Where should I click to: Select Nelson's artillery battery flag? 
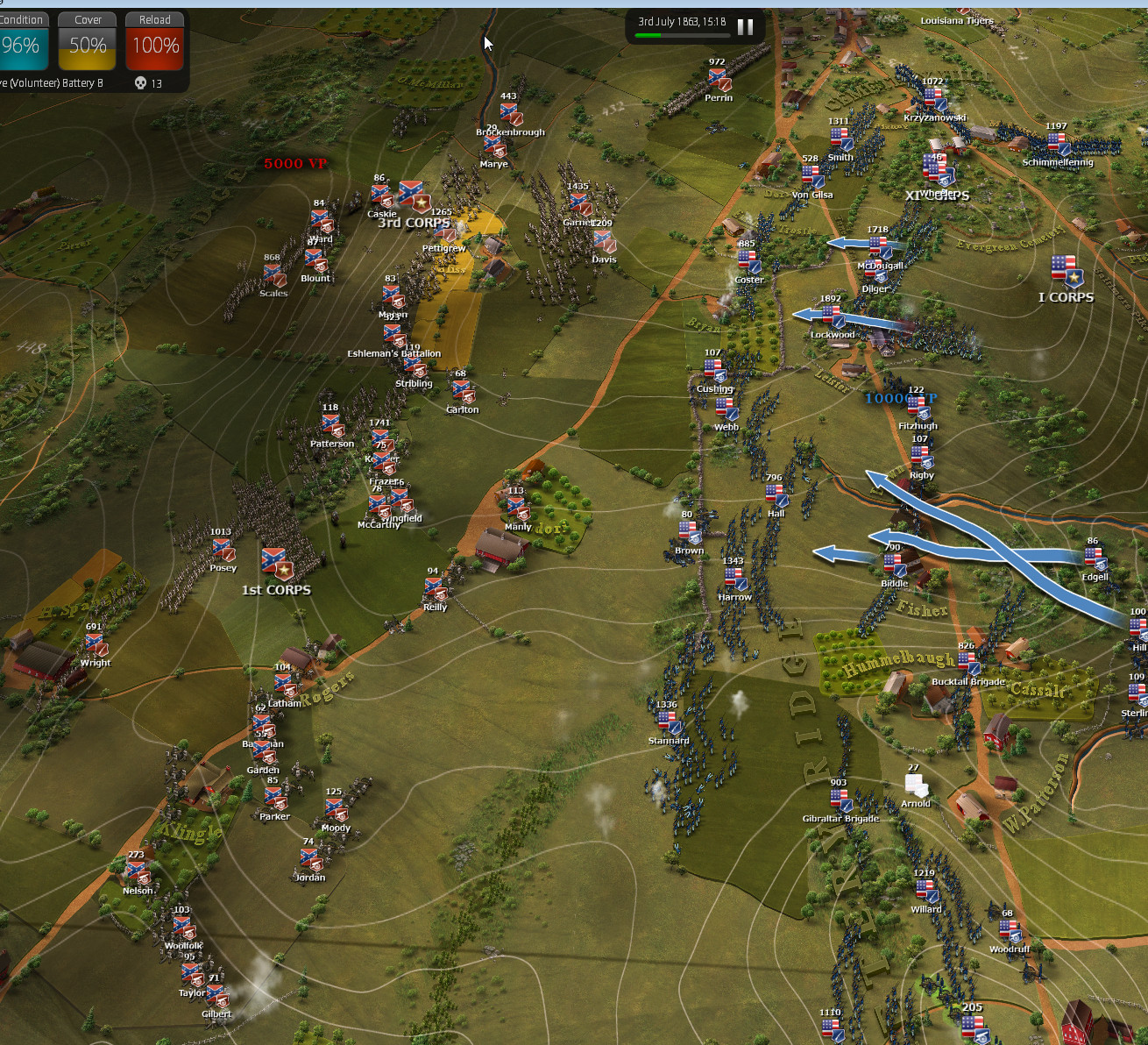tap(137, 873)
